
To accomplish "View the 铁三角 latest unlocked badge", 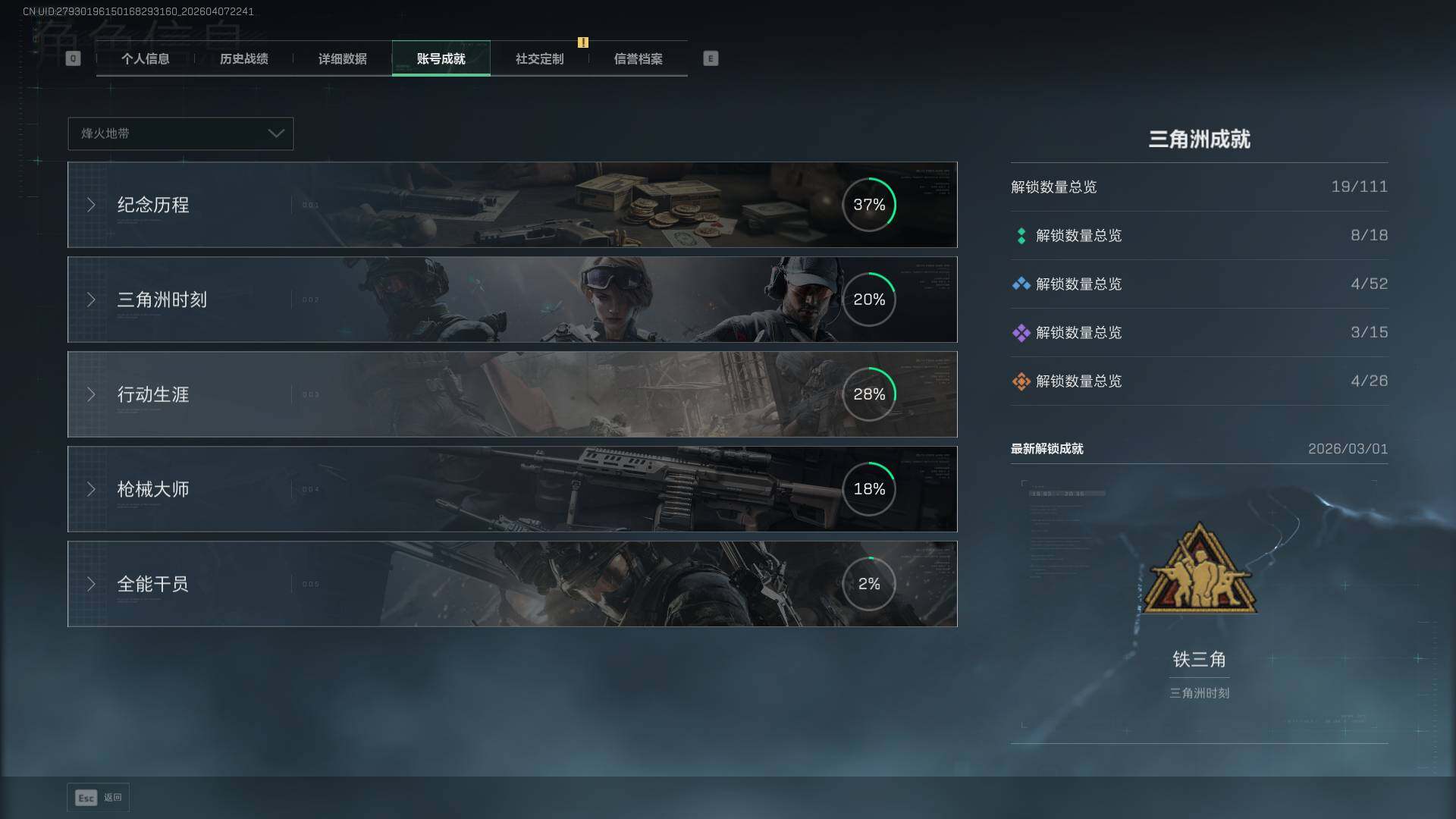I will pyautogui.click(x=1199, y=569).
